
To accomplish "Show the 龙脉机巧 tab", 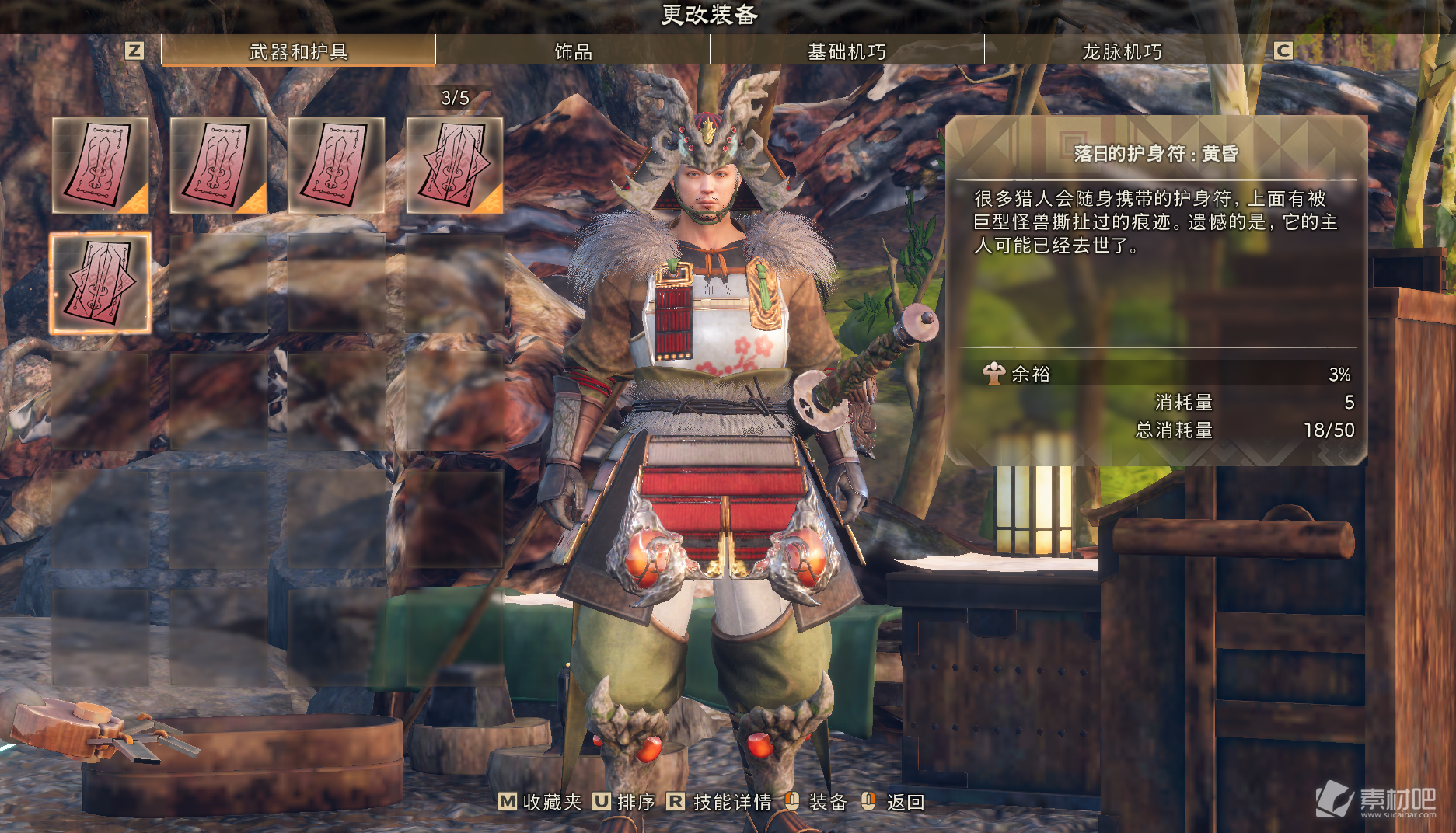I will tap(1121, 51).
